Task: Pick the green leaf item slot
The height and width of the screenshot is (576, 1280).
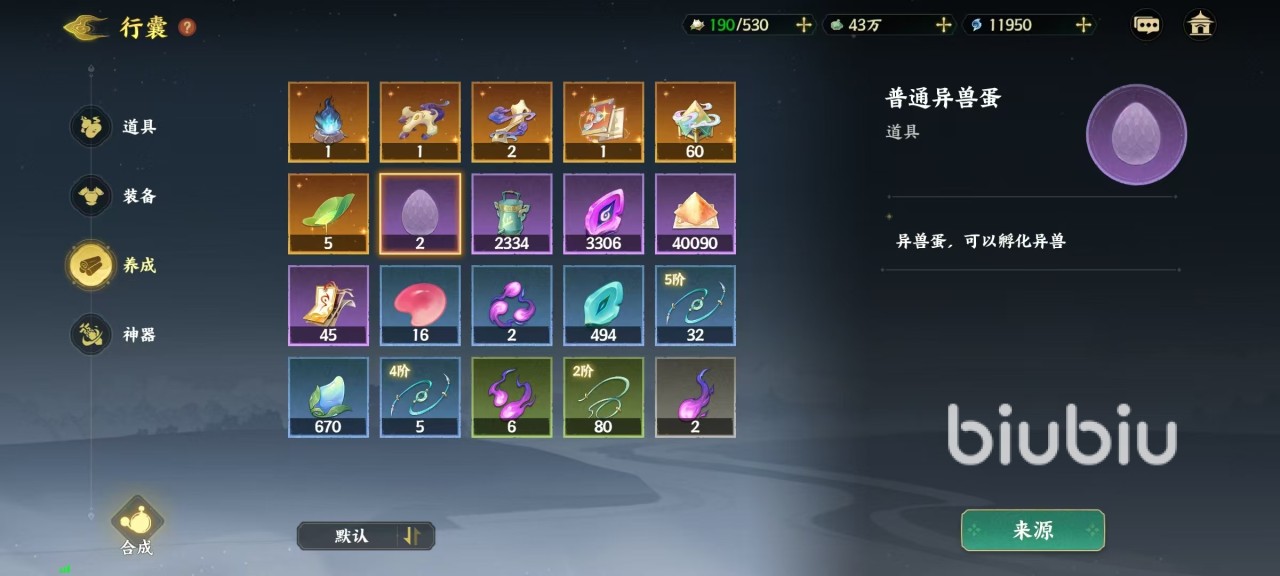Action: pyautogui.click(x=328, y=214)
